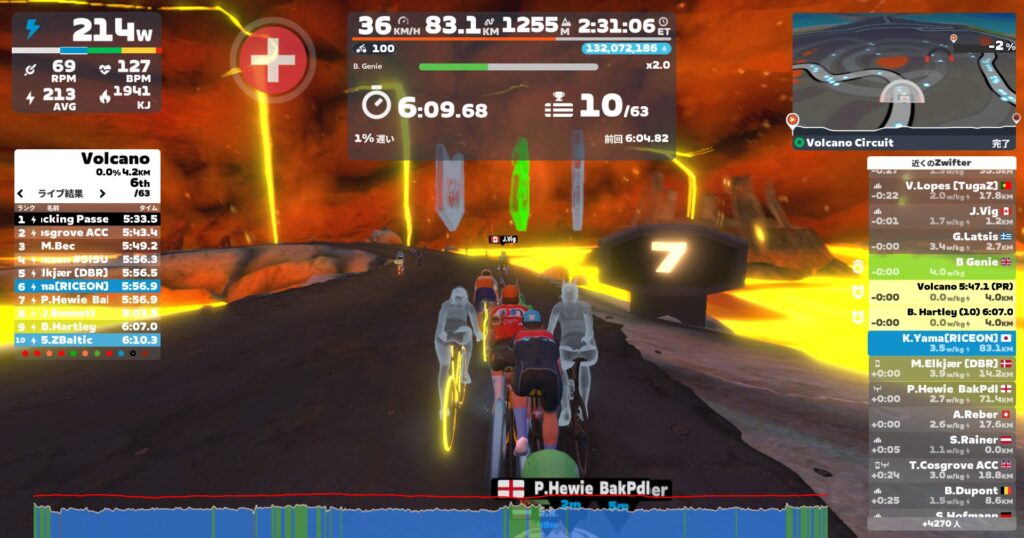Image resolution: width=1024 pixels, height=538 pixels.
Task: Select S.ZBaltic row in live results
Action: [x=86, y=340]
